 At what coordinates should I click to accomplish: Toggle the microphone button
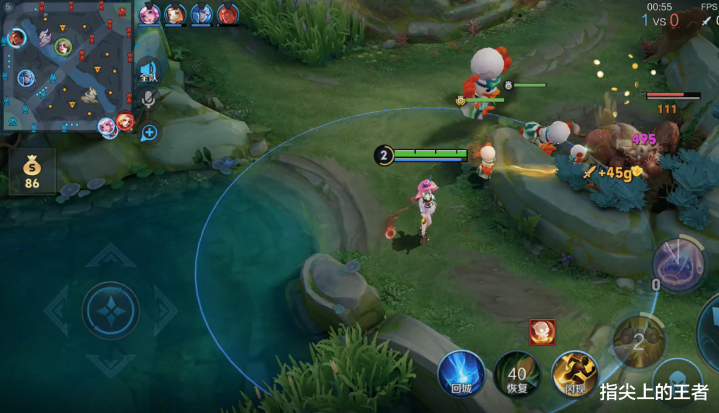(x=148, y=100)
